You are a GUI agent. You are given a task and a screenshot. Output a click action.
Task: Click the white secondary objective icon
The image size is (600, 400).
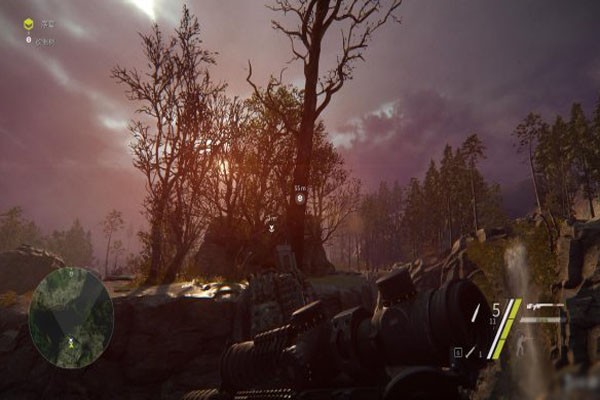pos(28,40)
